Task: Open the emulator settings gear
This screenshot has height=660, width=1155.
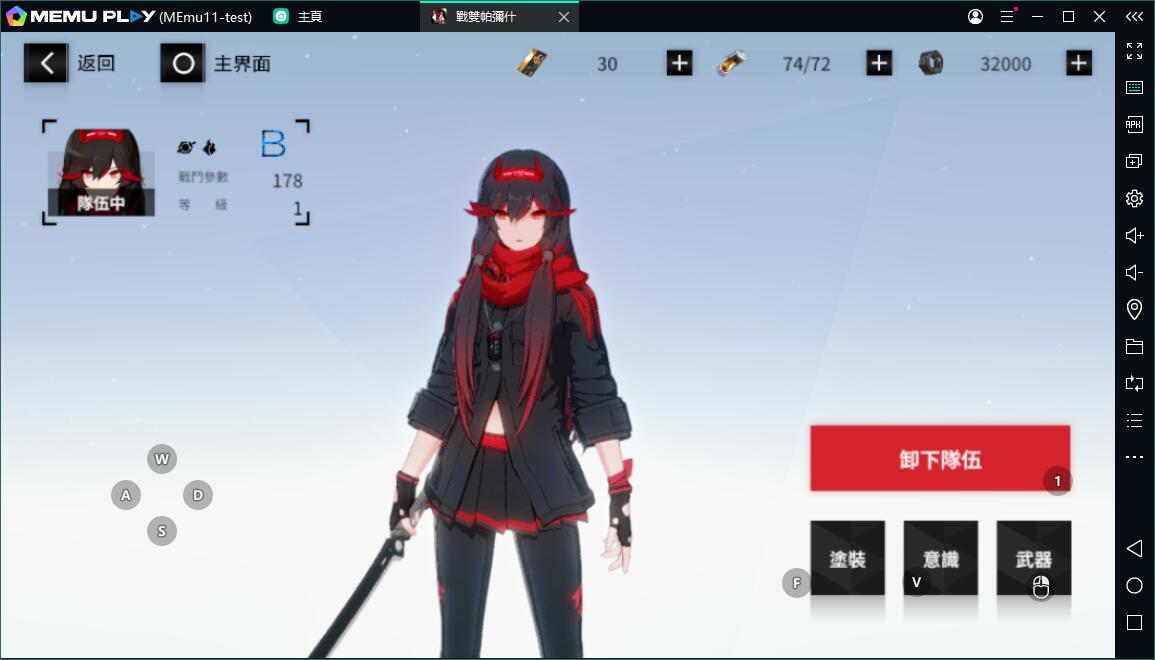Action: 1134,198
